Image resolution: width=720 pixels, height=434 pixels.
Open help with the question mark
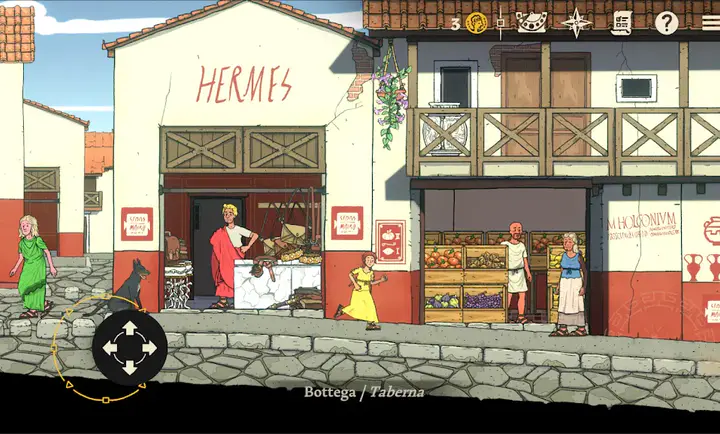(666, 23)
